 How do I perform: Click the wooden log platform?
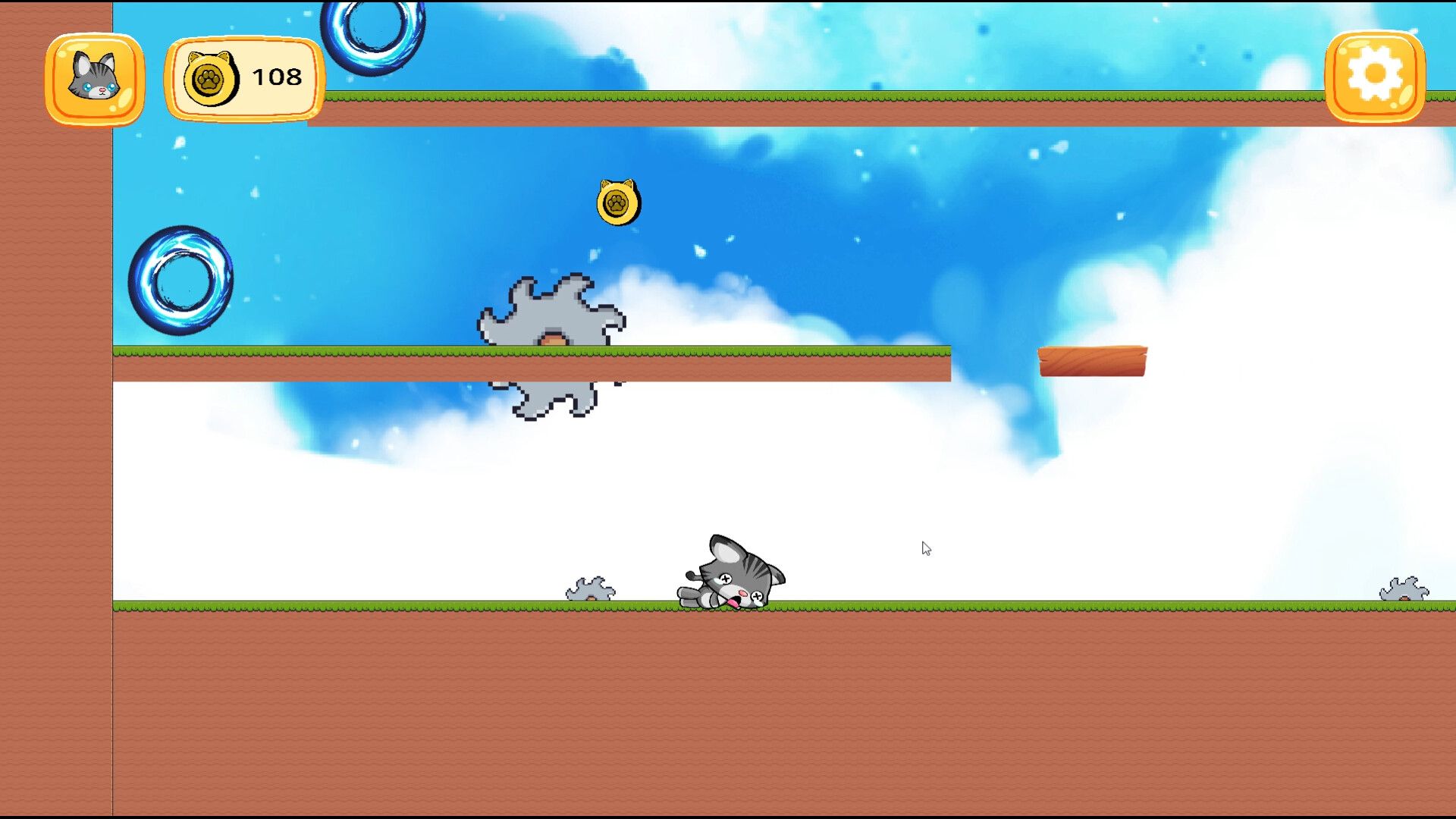tap(1094, 359)
